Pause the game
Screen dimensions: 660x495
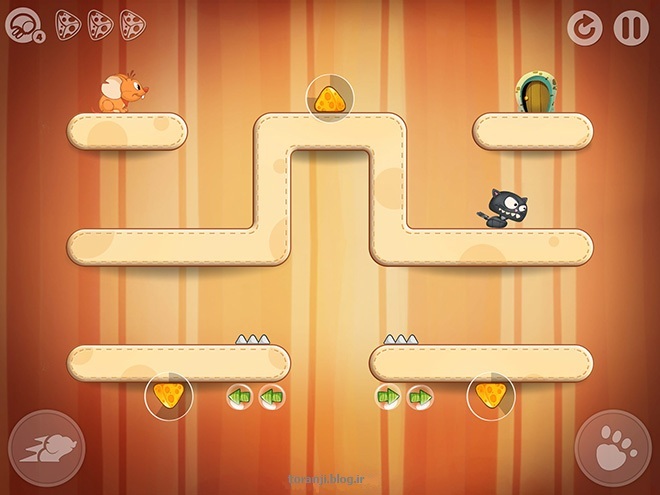(x=631, y=28)
